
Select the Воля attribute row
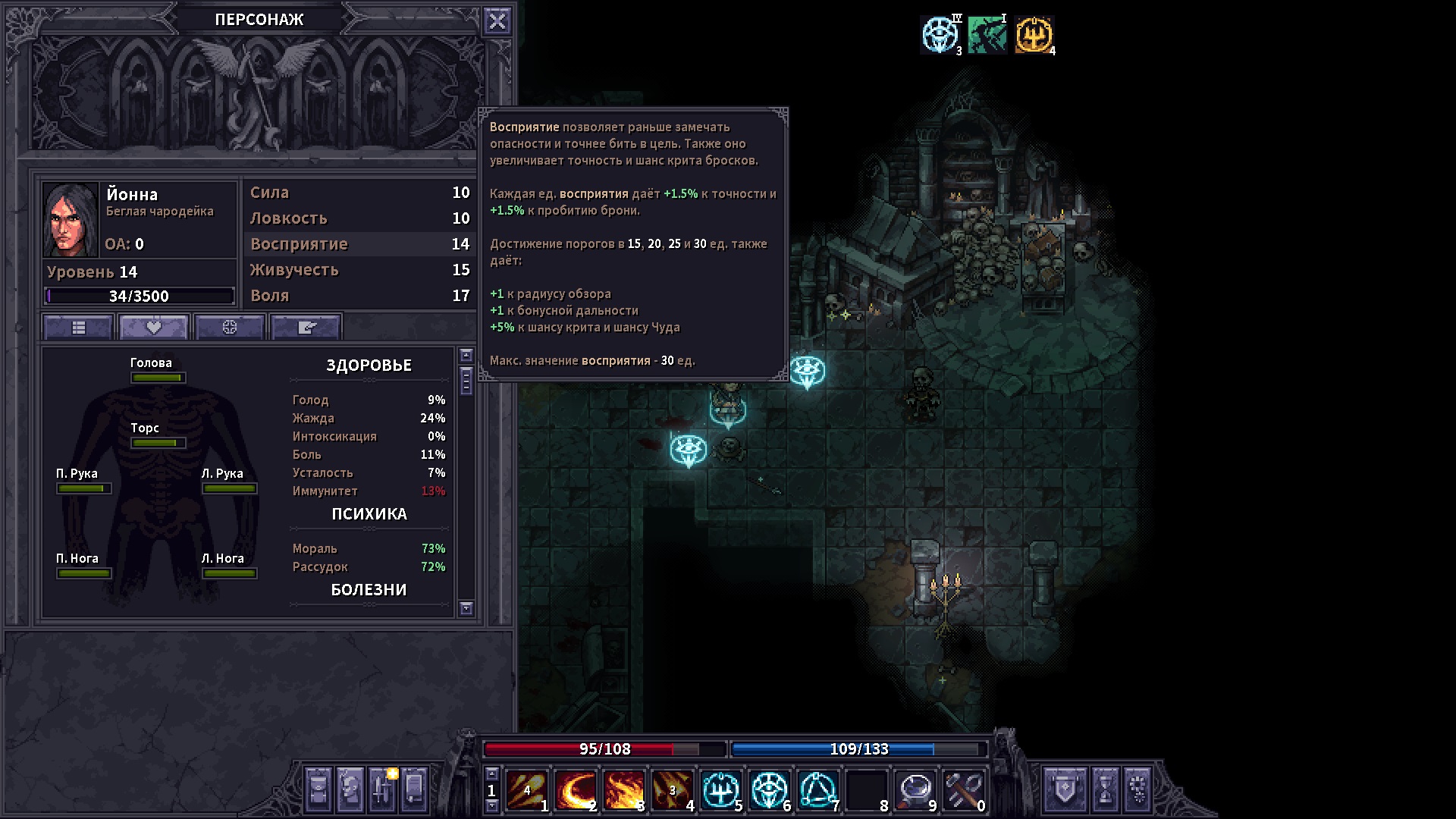[359, 296]
